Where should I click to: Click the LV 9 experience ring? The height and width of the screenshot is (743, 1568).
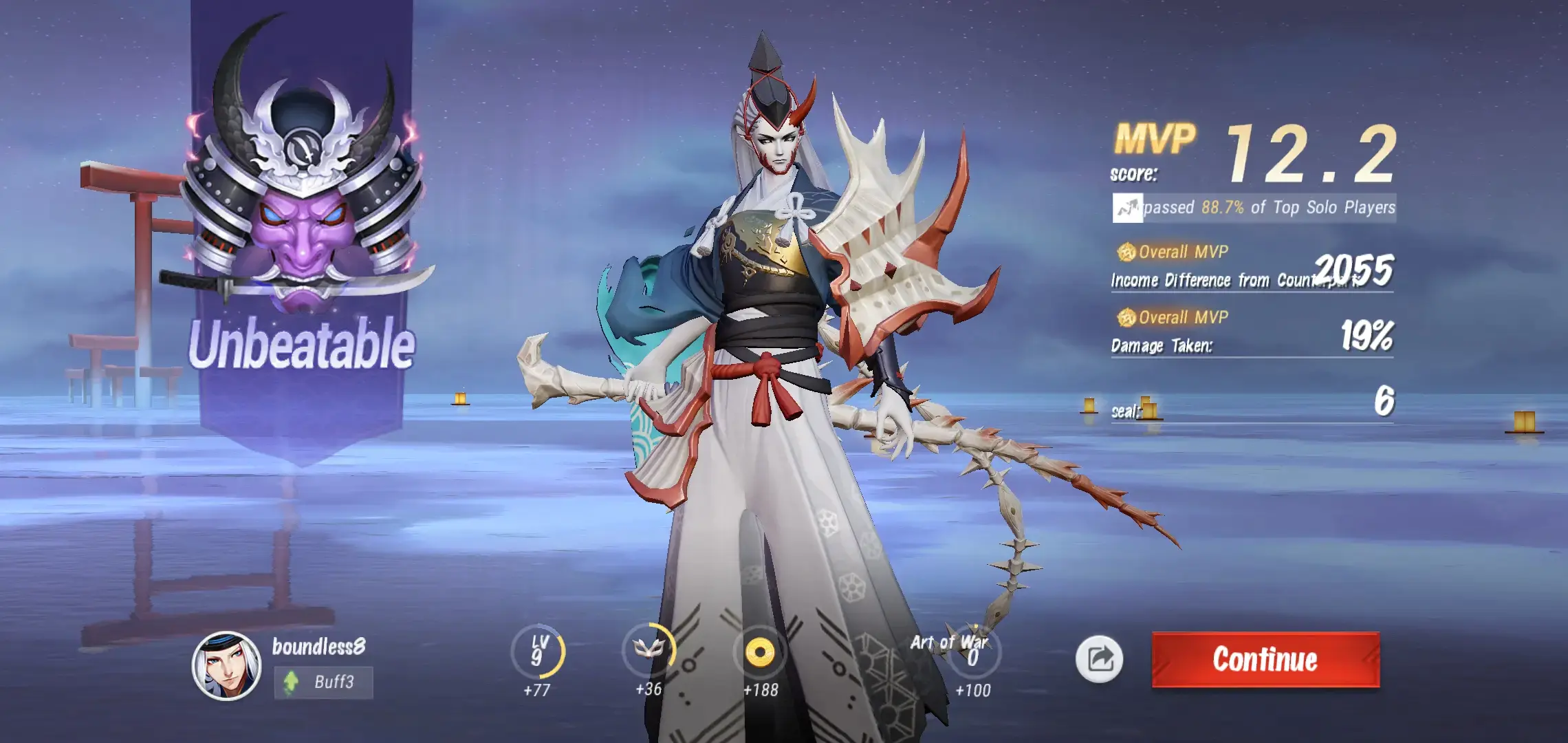pos(538,652)
